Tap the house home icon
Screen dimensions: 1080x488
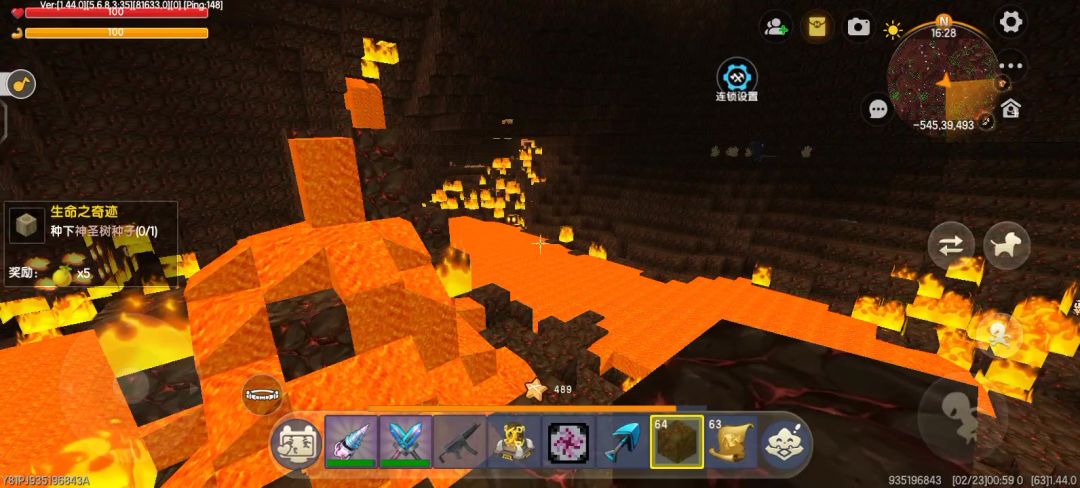pos(1011,108)
